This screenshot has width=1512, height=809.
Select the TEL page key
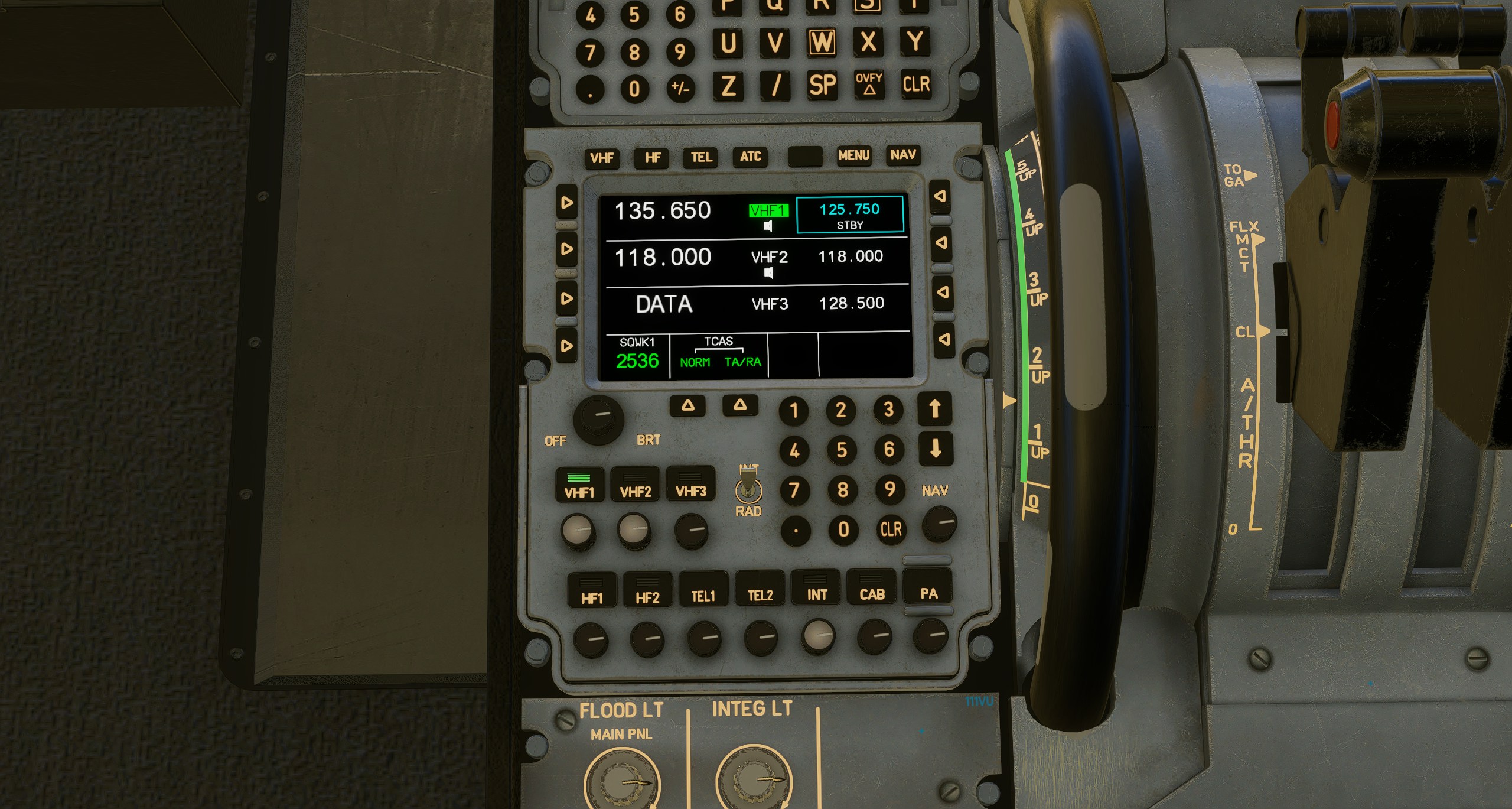pyautogui.click(x=701, y=157)
